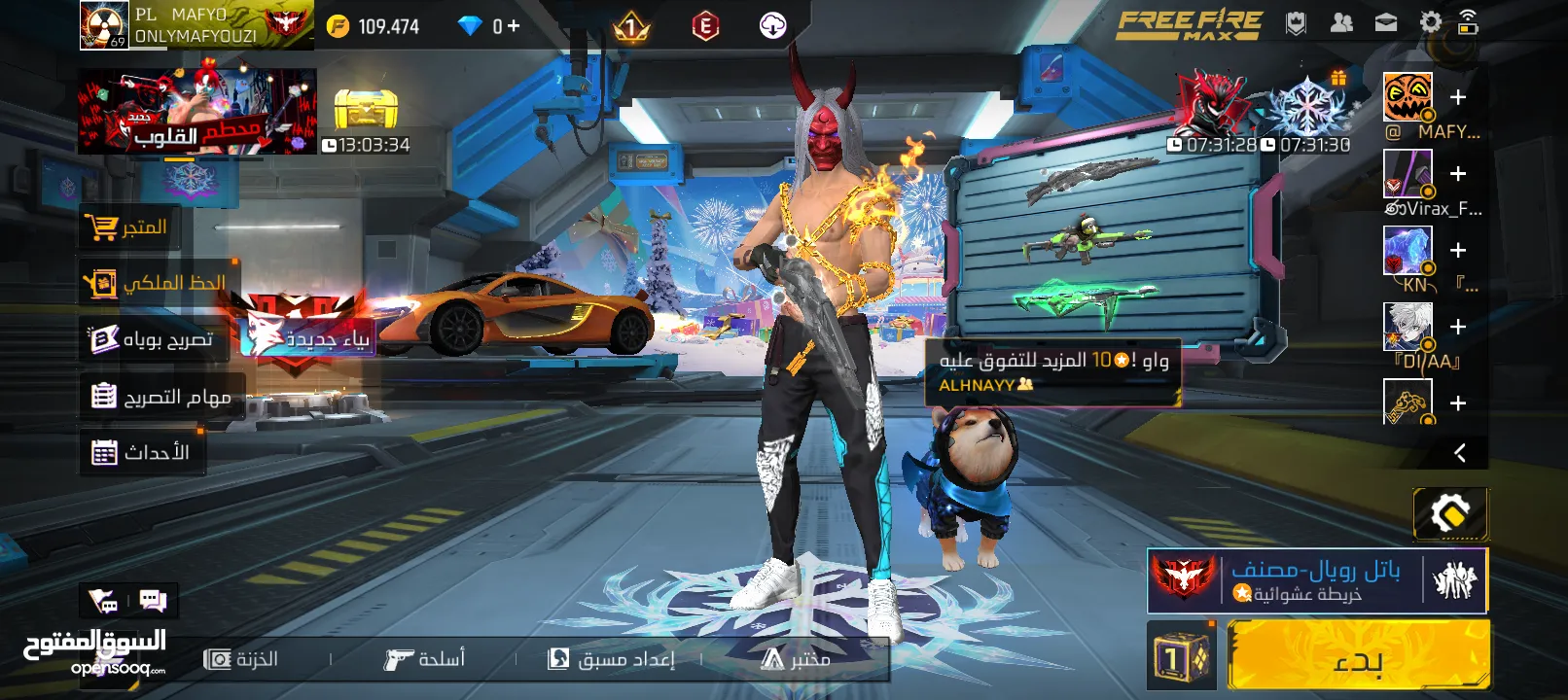Start the match with the yellow بدء button

coord(1358,657)
